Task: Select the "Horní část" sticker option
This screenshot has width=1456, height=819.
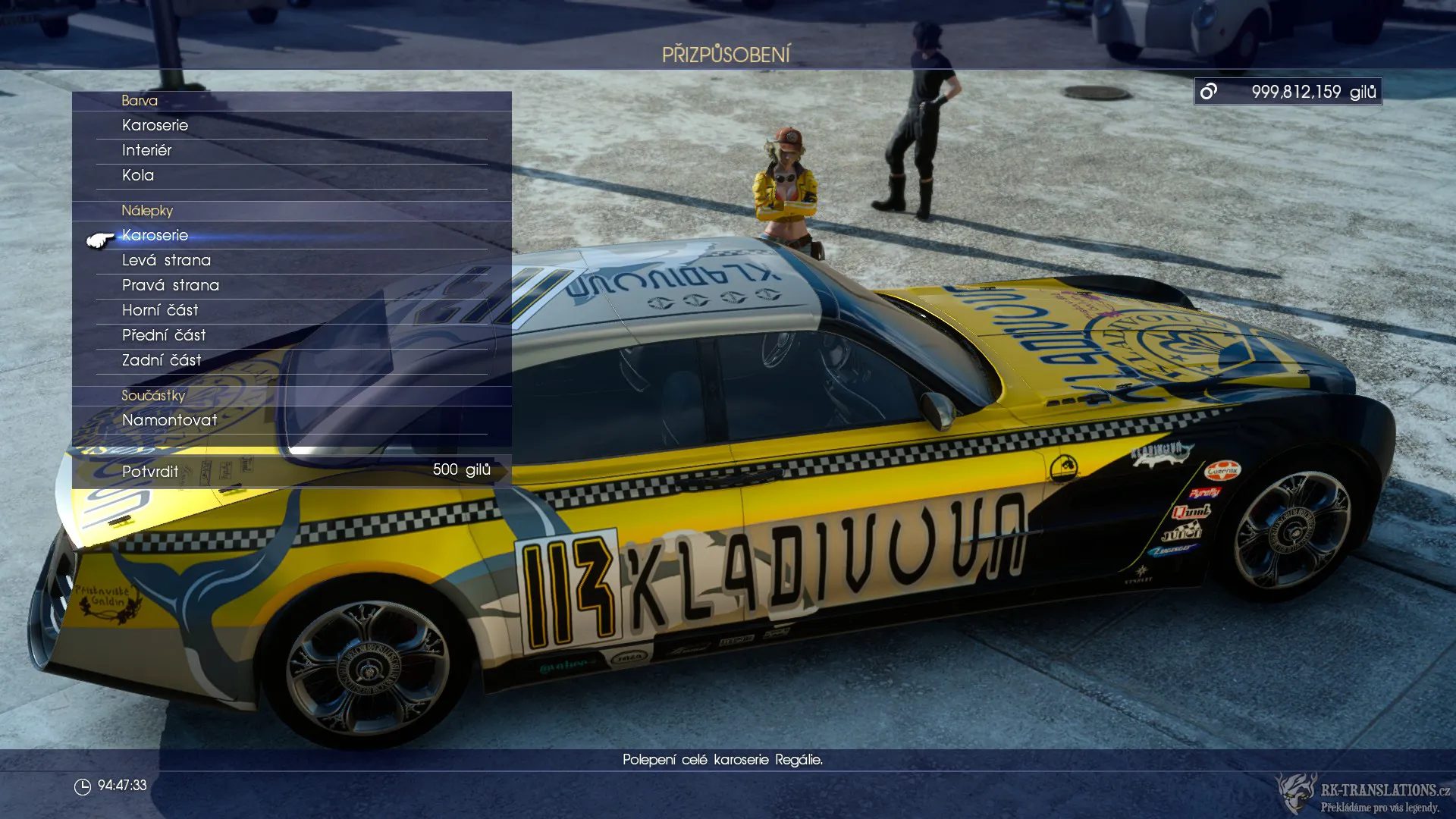Action: [160, 310]
